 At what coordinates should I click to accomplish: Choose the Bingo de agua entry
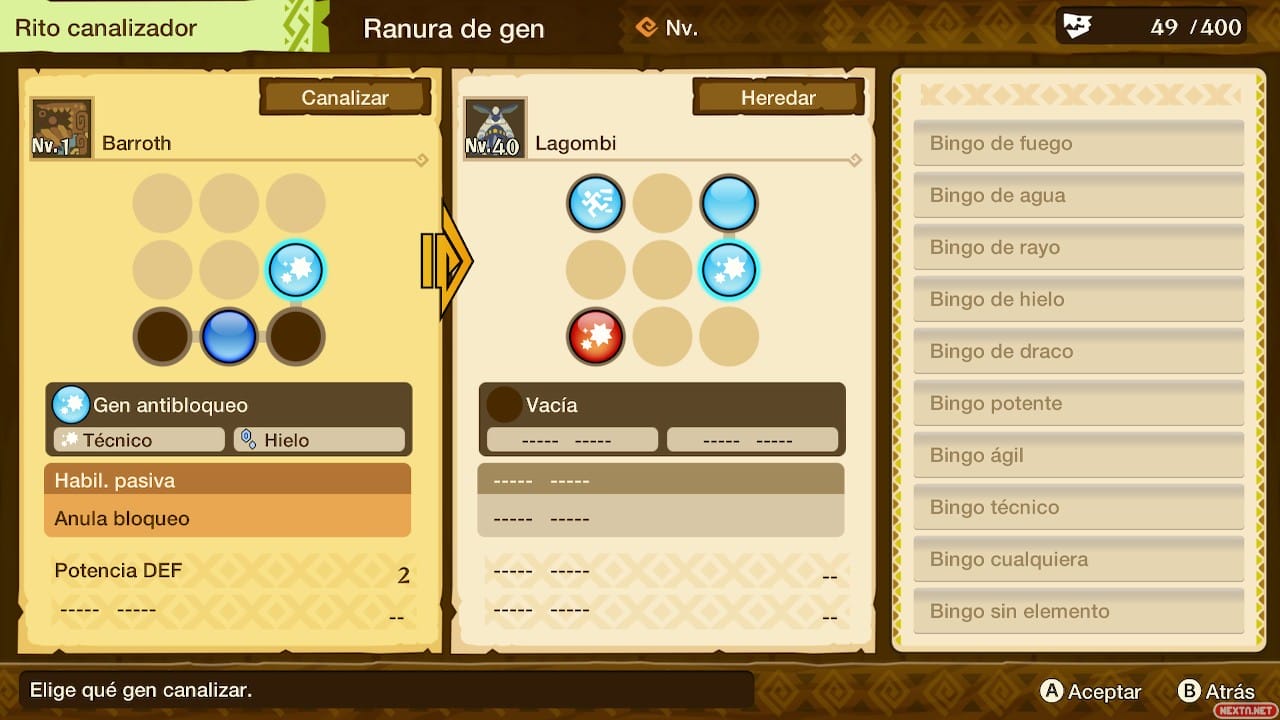point(1078,195)
